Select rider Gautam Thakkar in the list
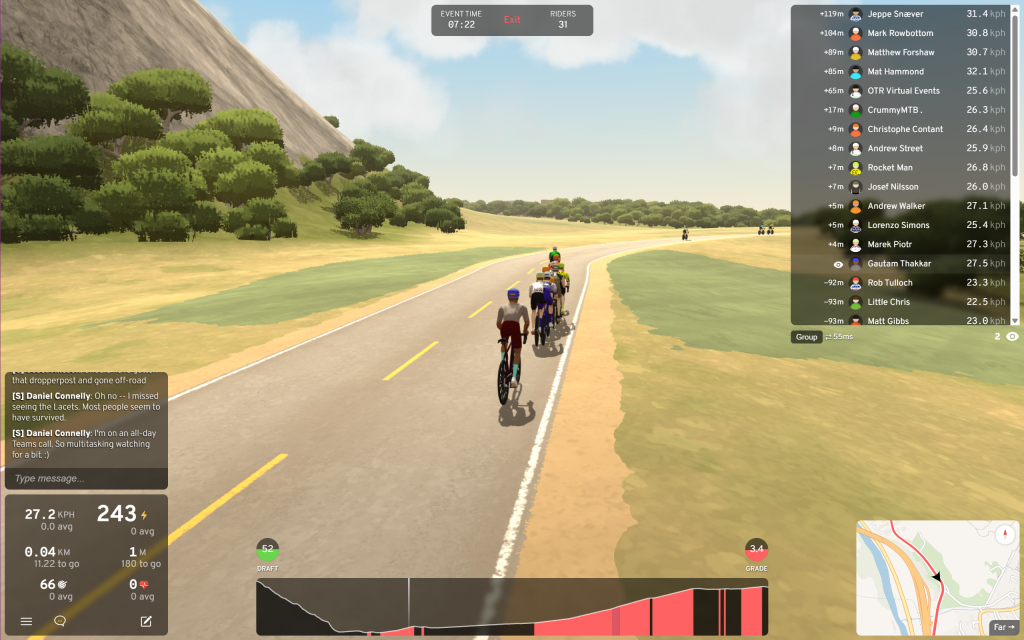The height and width of the screenshot is (640, 1024). pyautogui.click(x=899, y=264)
